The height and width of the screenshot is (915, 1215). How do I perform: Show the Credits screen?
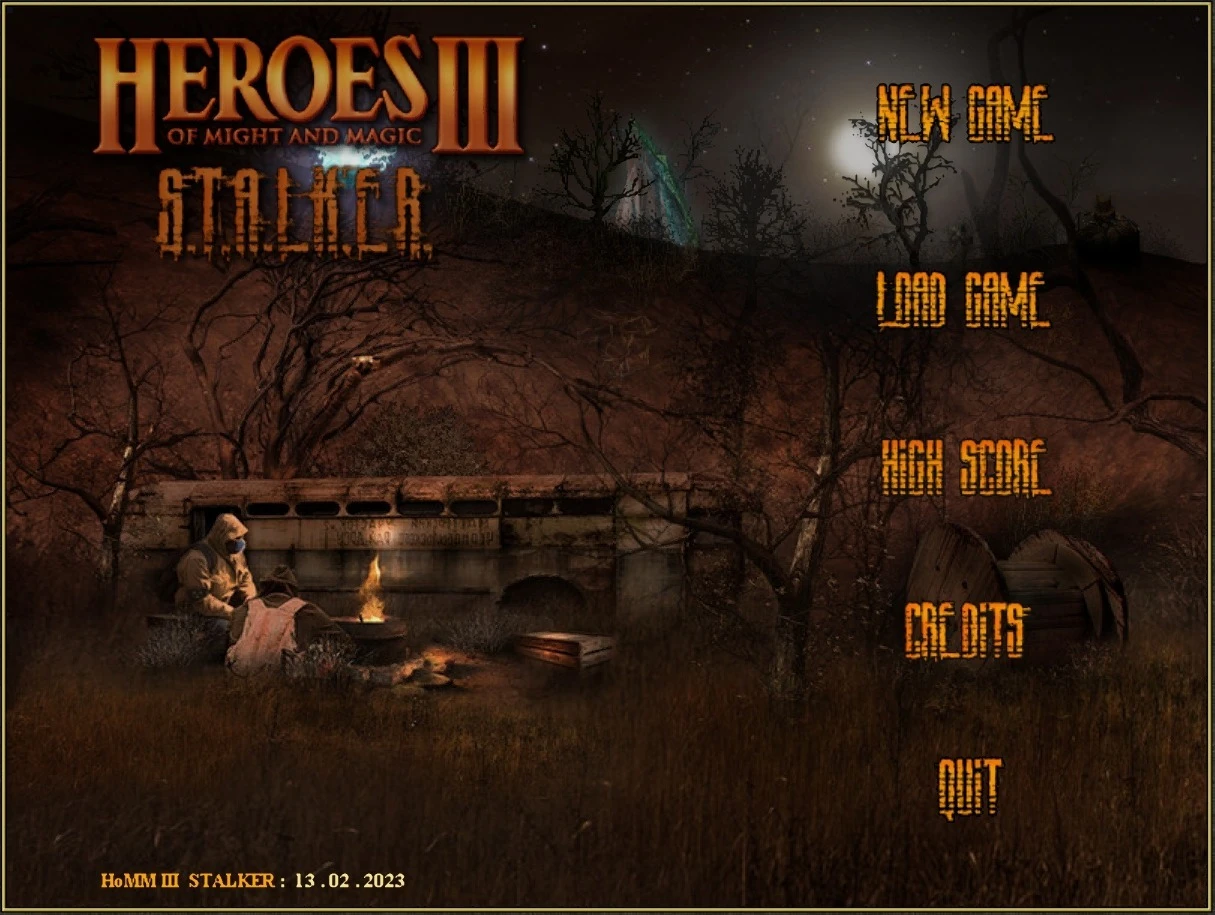[x=965, y=630]
